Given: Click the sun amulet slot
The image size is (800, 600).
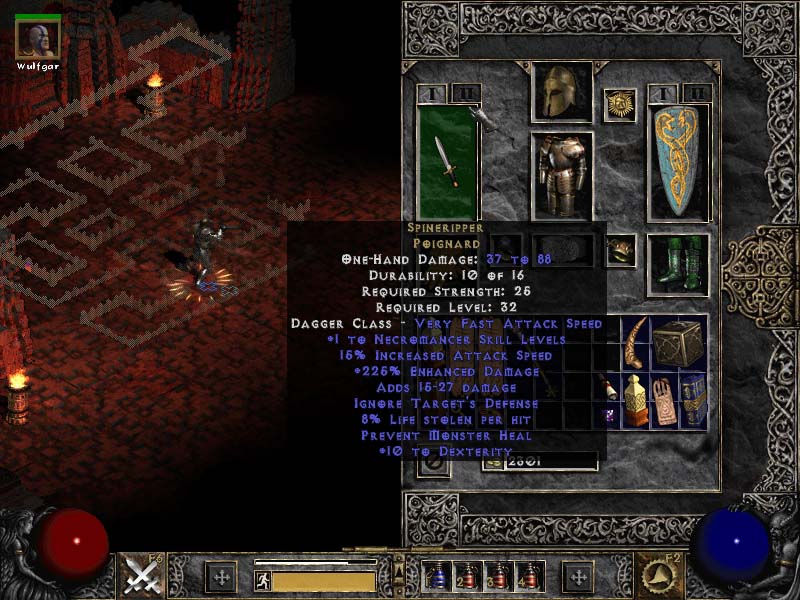Looking at the screenshot, I should click(620, 105).
